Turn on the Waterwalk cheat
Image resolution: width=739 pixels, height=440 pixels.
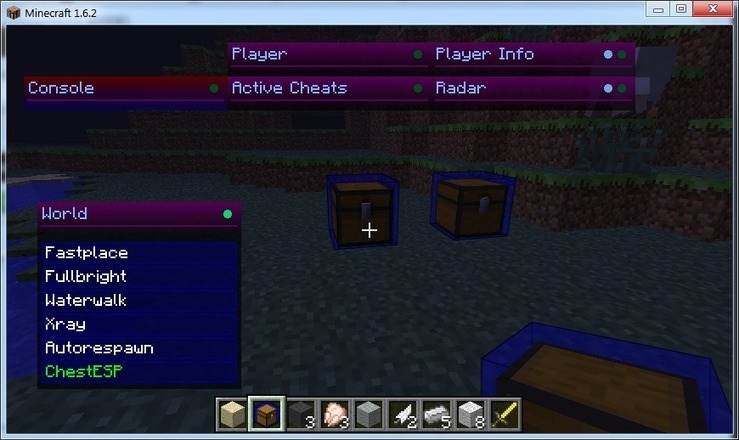tap(86, 300)
